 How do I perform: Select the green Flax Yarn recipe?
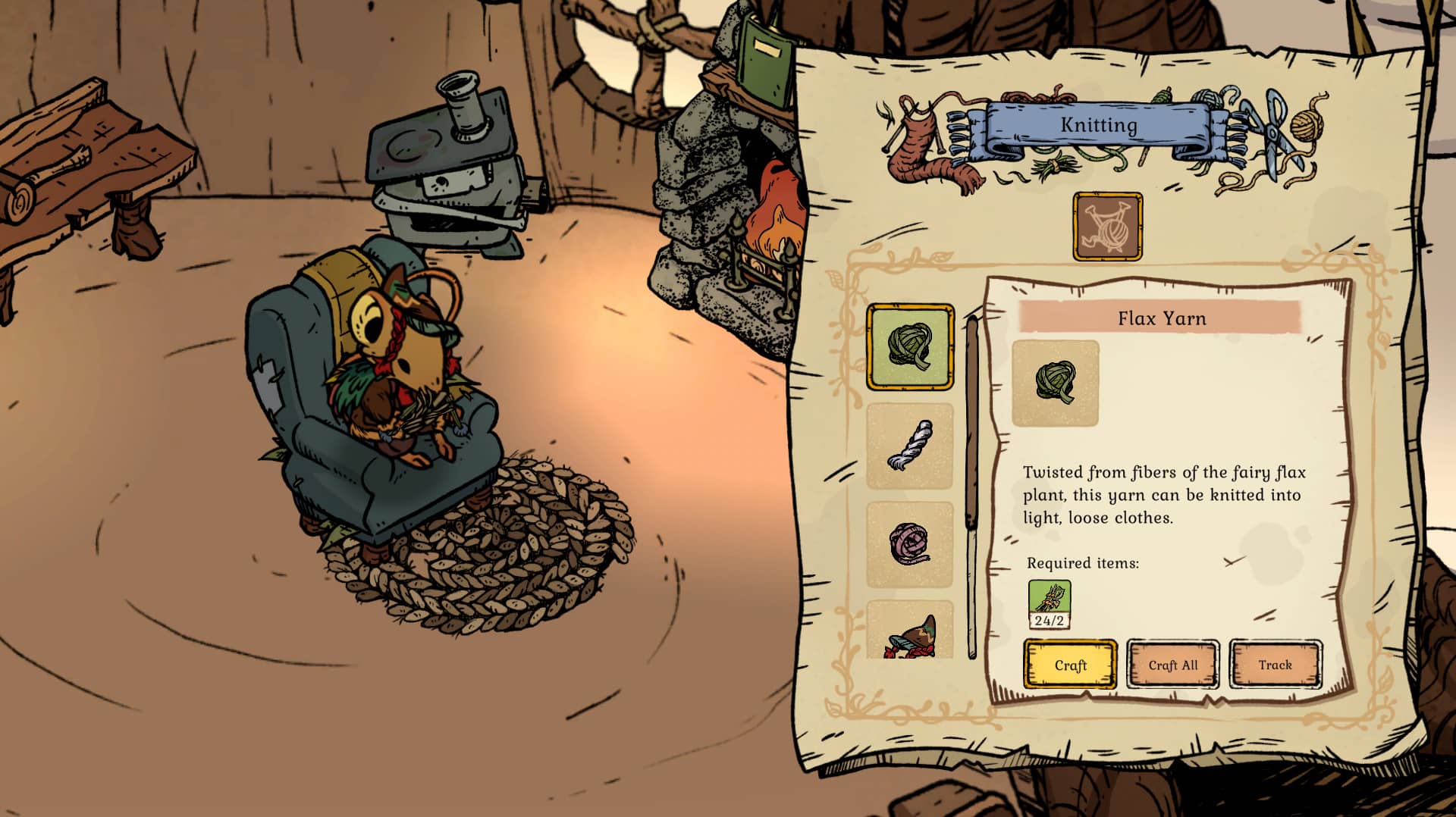[910, 347]
